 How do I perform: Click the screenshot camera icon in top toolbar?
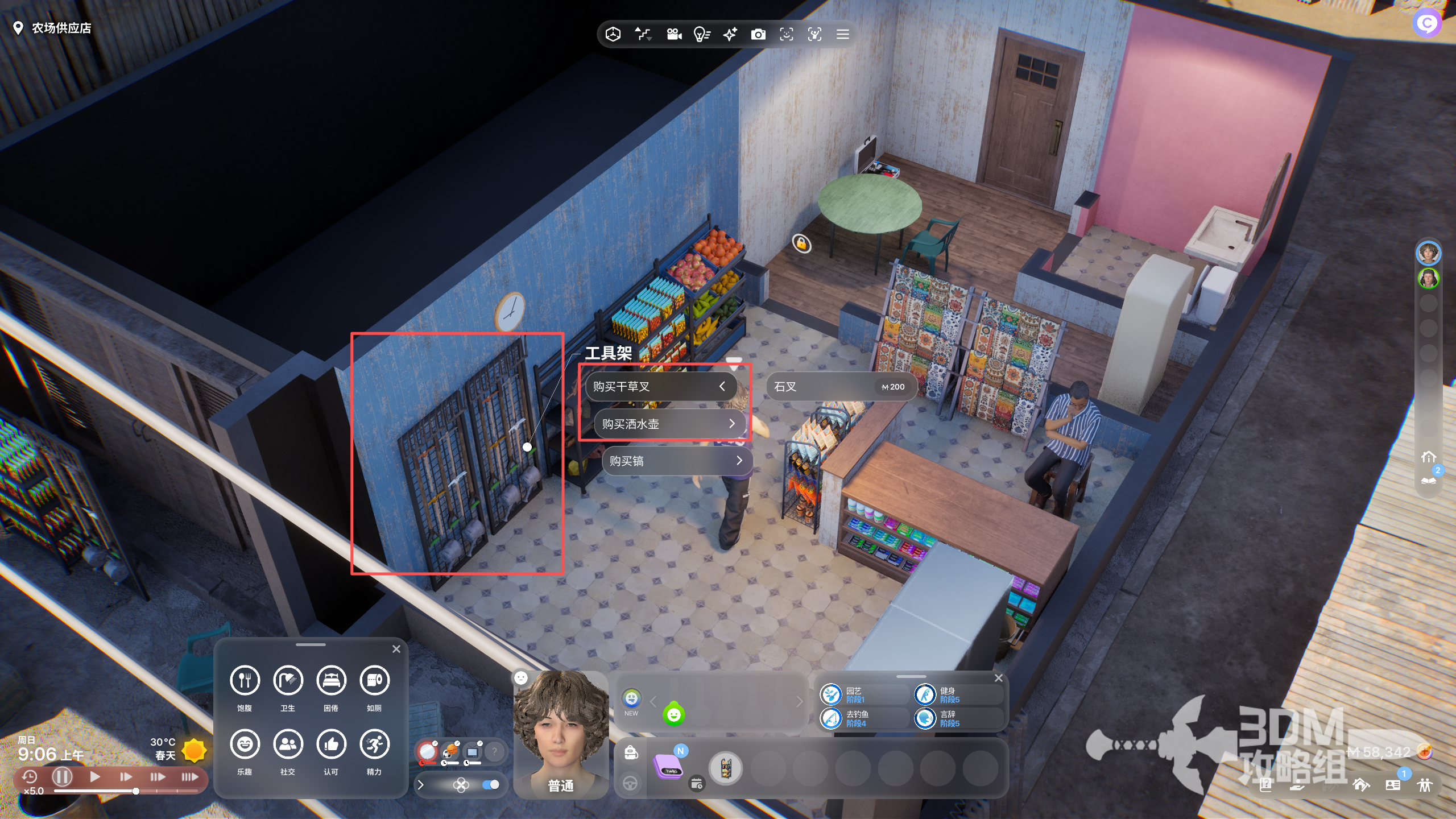[758, 35]
